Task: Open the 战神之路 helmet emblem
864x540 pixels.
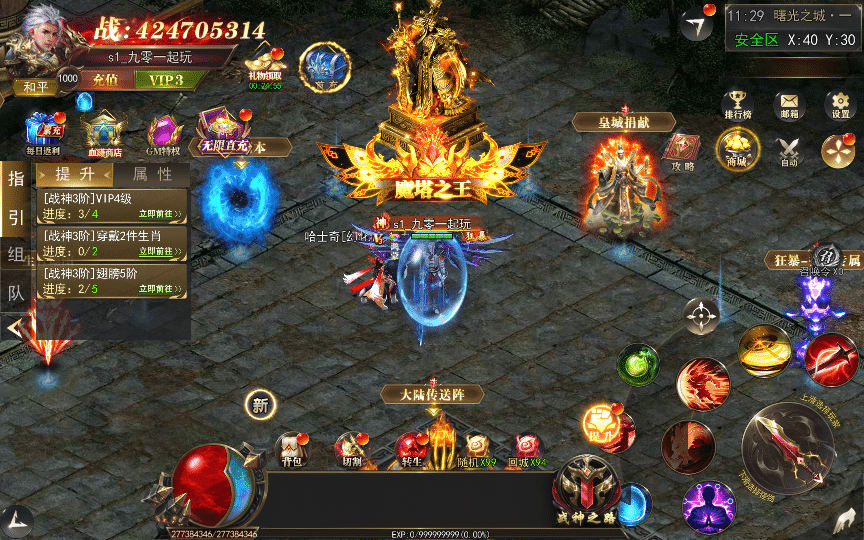Action: pos(586,487)
